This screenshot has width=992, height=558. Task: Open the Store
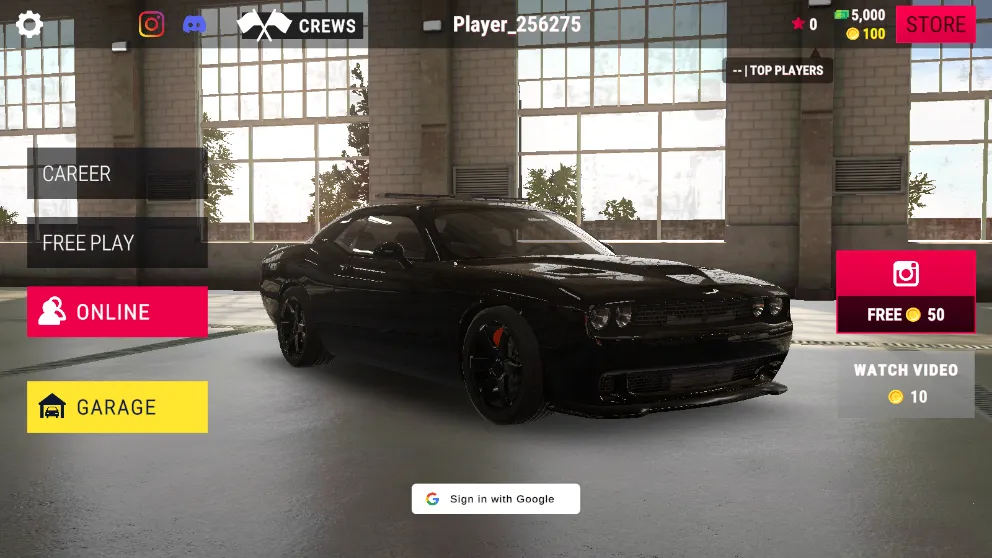click(935, 24)
